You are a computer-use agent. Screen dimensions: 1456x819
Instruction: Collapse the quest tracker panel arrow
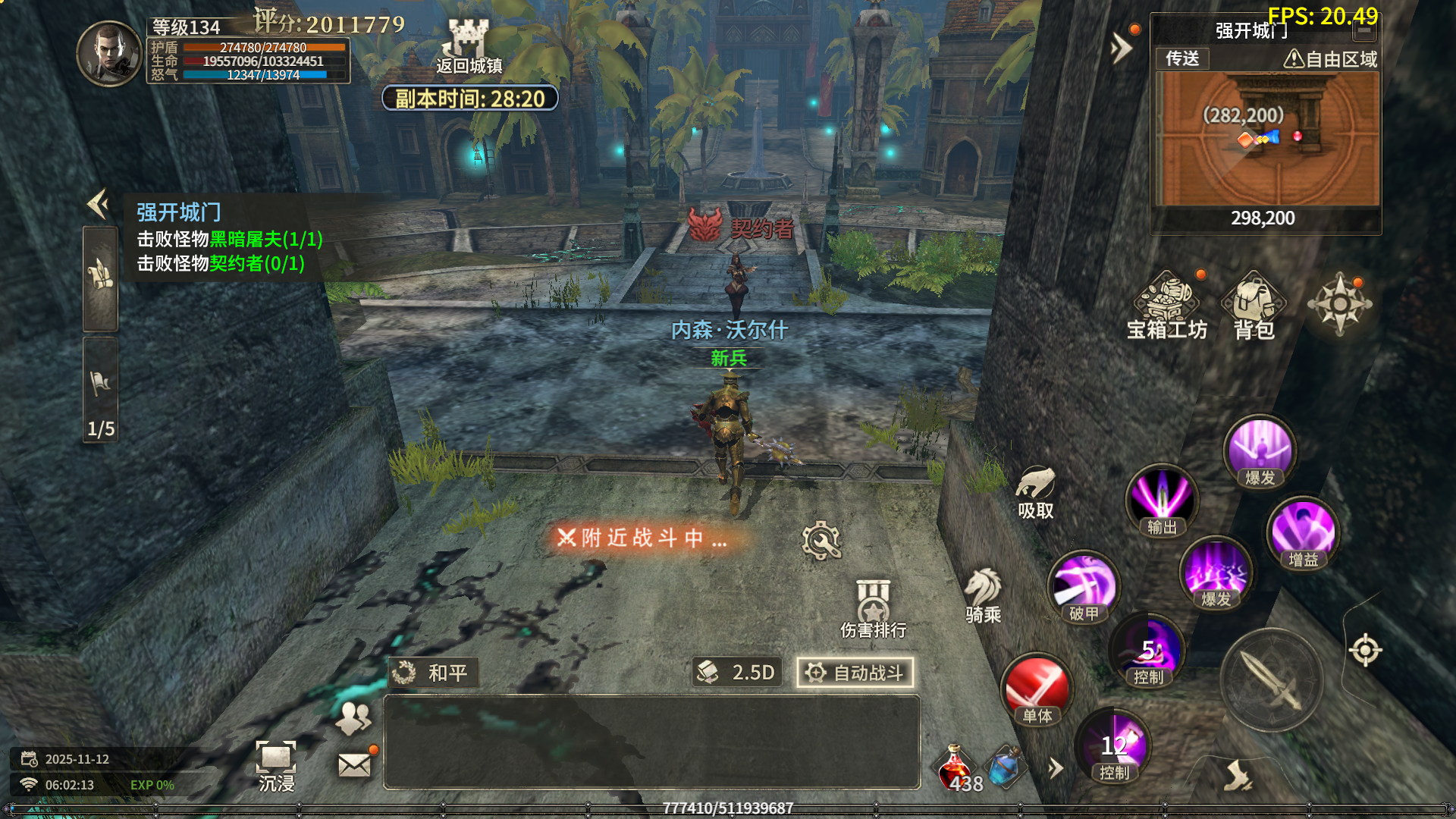[x=99, y=203]
